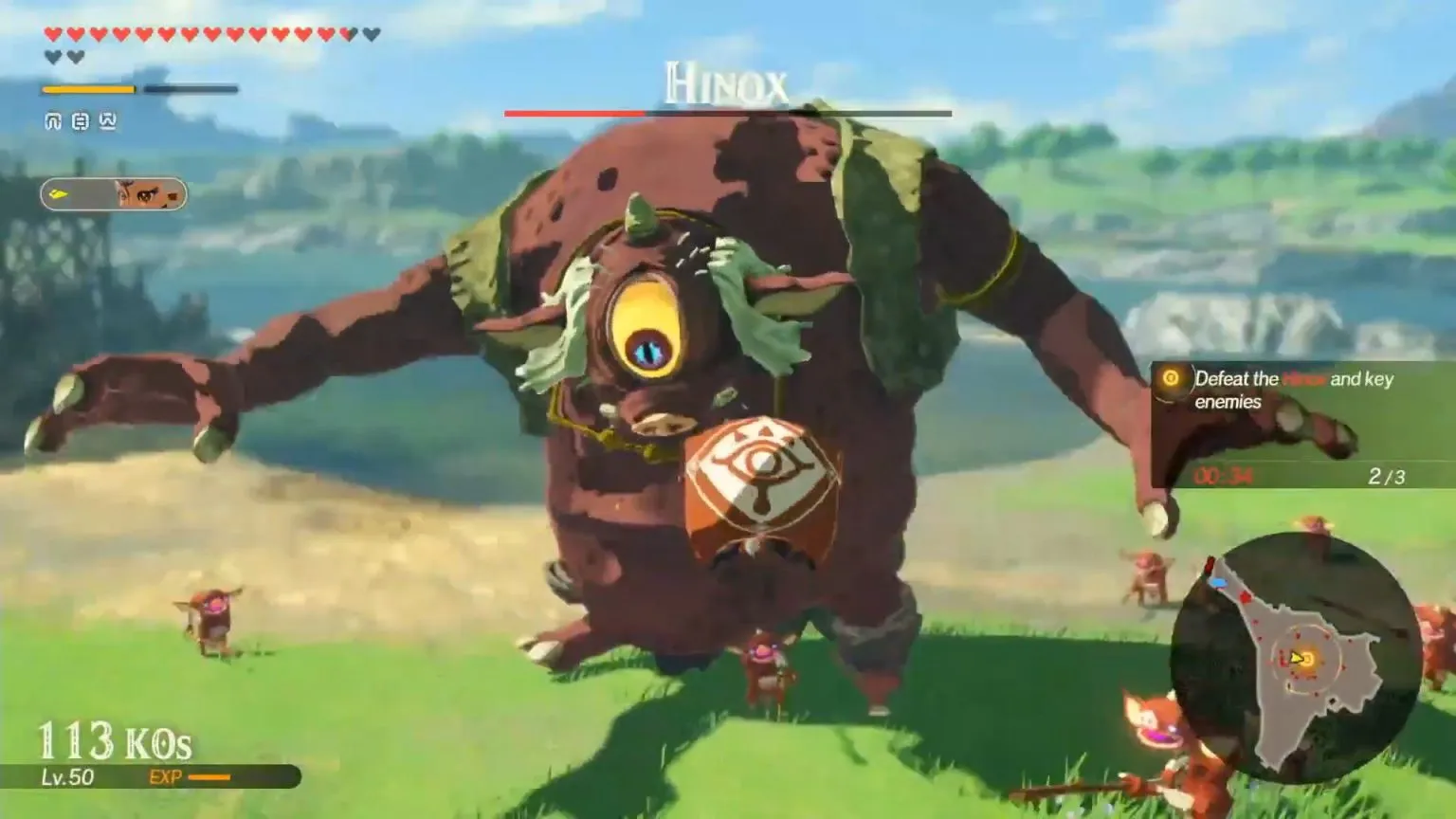Activate the Remote Bomb rune icon

[80, 120]
